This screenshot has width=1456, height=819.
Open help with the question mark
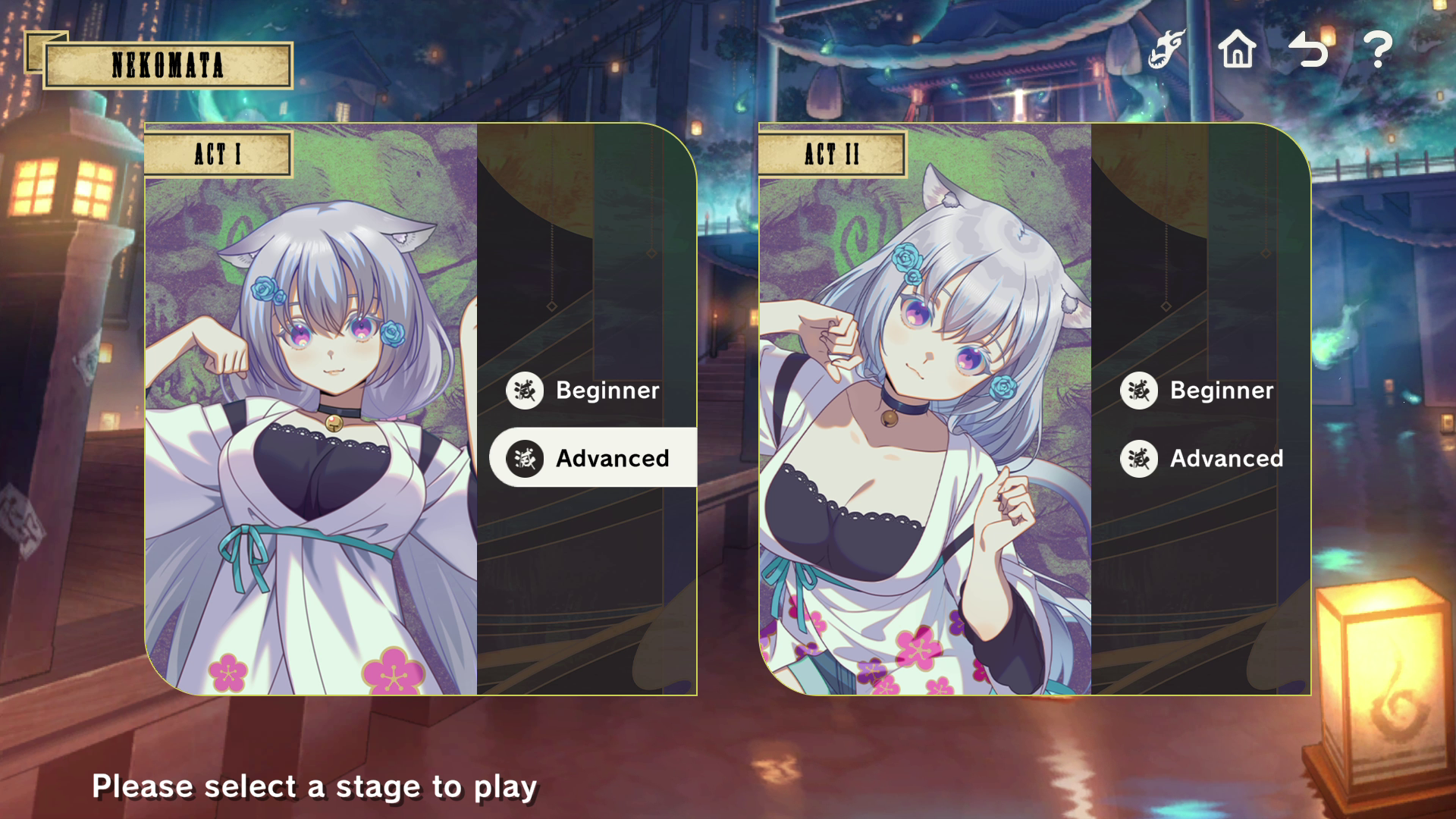point(1378,50)
